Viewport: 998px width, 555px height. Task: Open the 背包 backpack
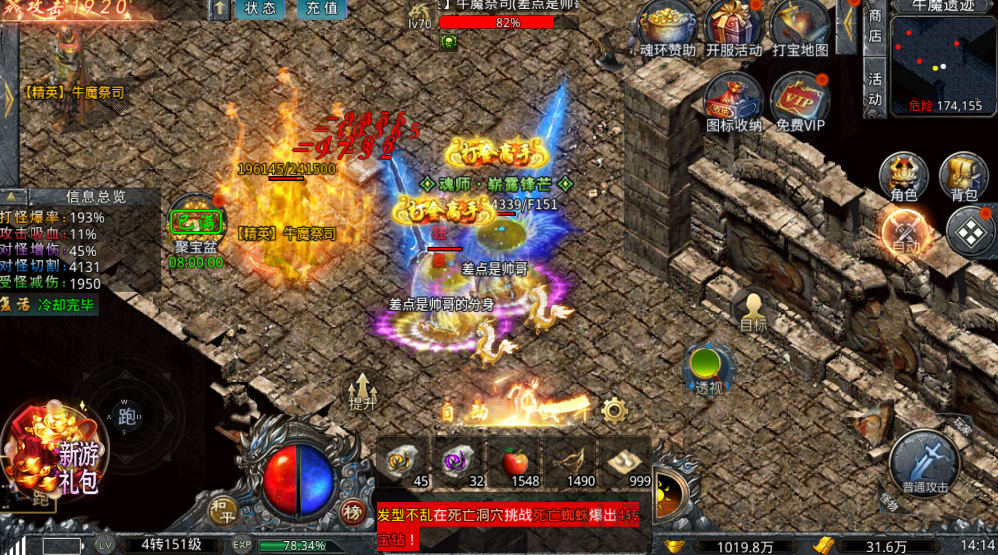pyautogui.click(x=964, y=176)
